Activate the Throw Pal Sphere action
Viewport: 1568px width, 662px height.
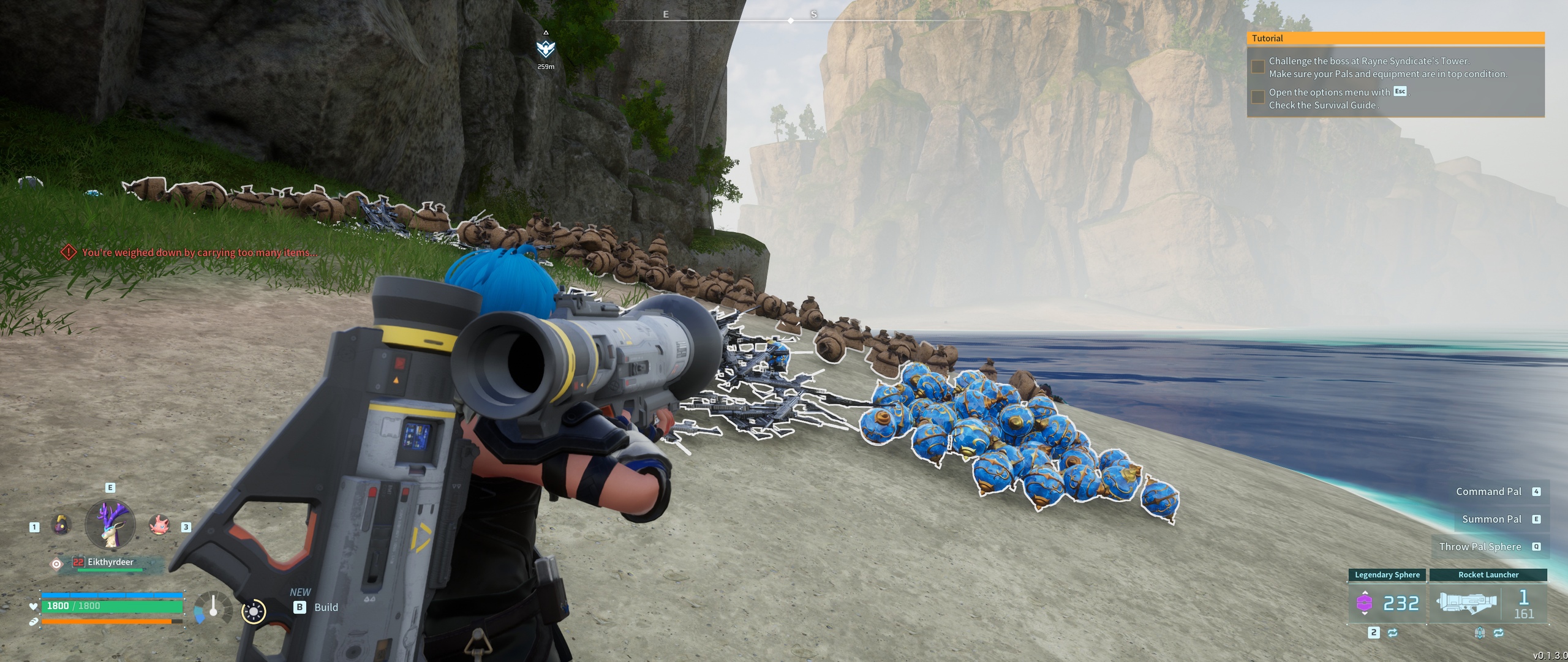pyautogui.click(x=1480, y=547)
